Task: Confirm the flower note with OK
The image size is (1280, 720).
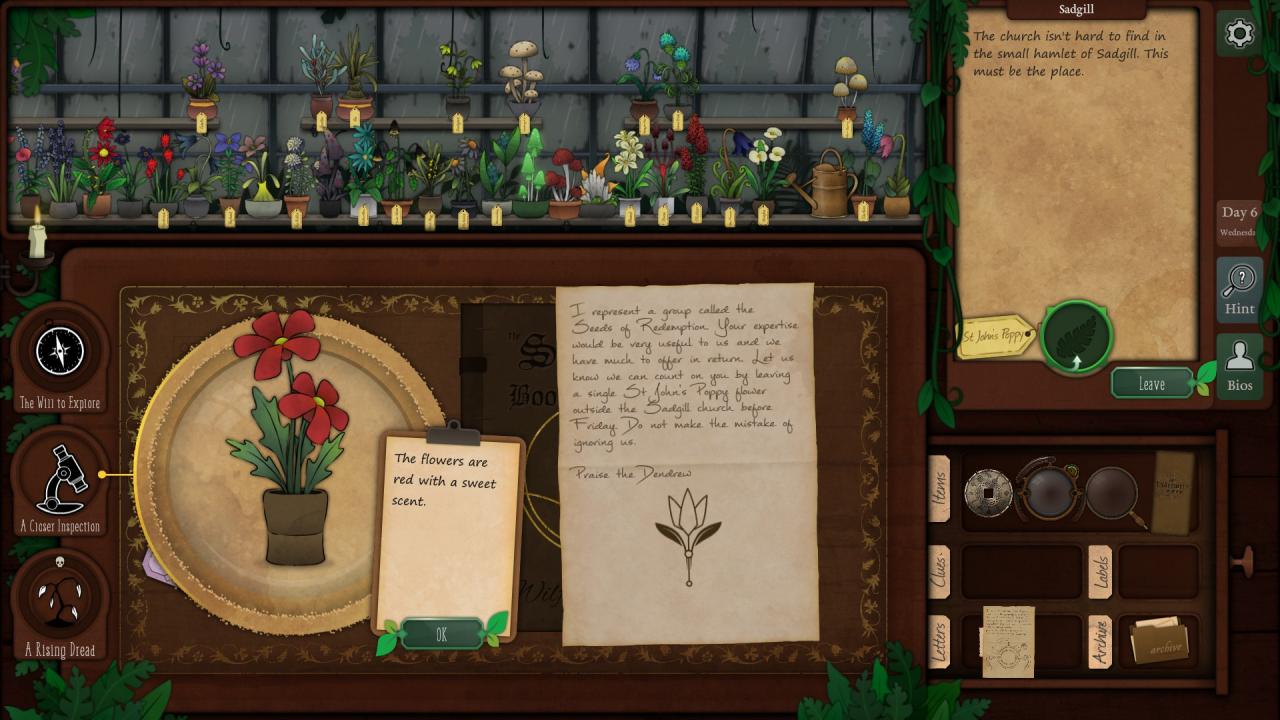Action: tap(441, 634)
